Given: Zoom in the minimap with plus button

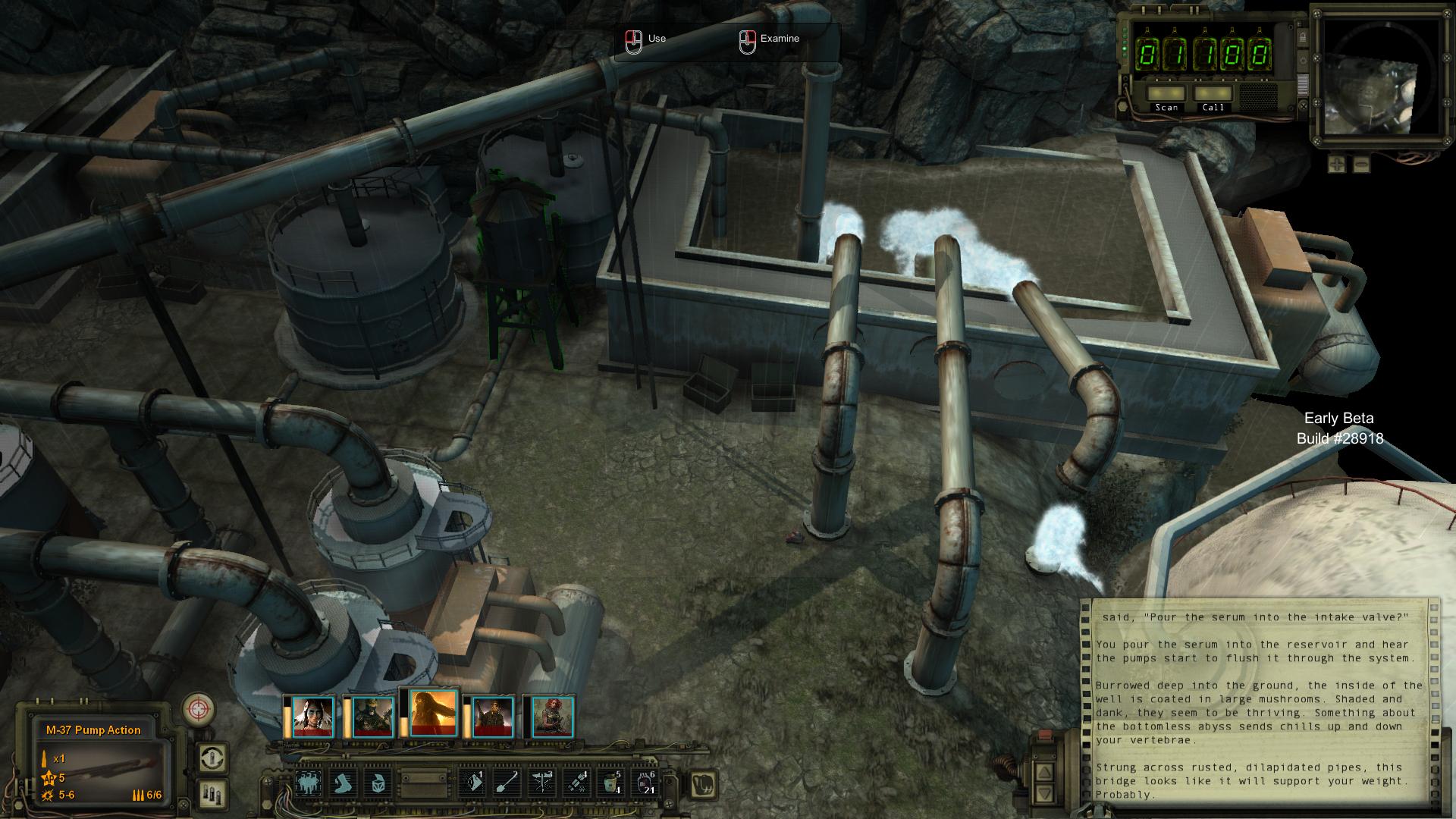Looking at the screenshot, I should click(1337, 163).
